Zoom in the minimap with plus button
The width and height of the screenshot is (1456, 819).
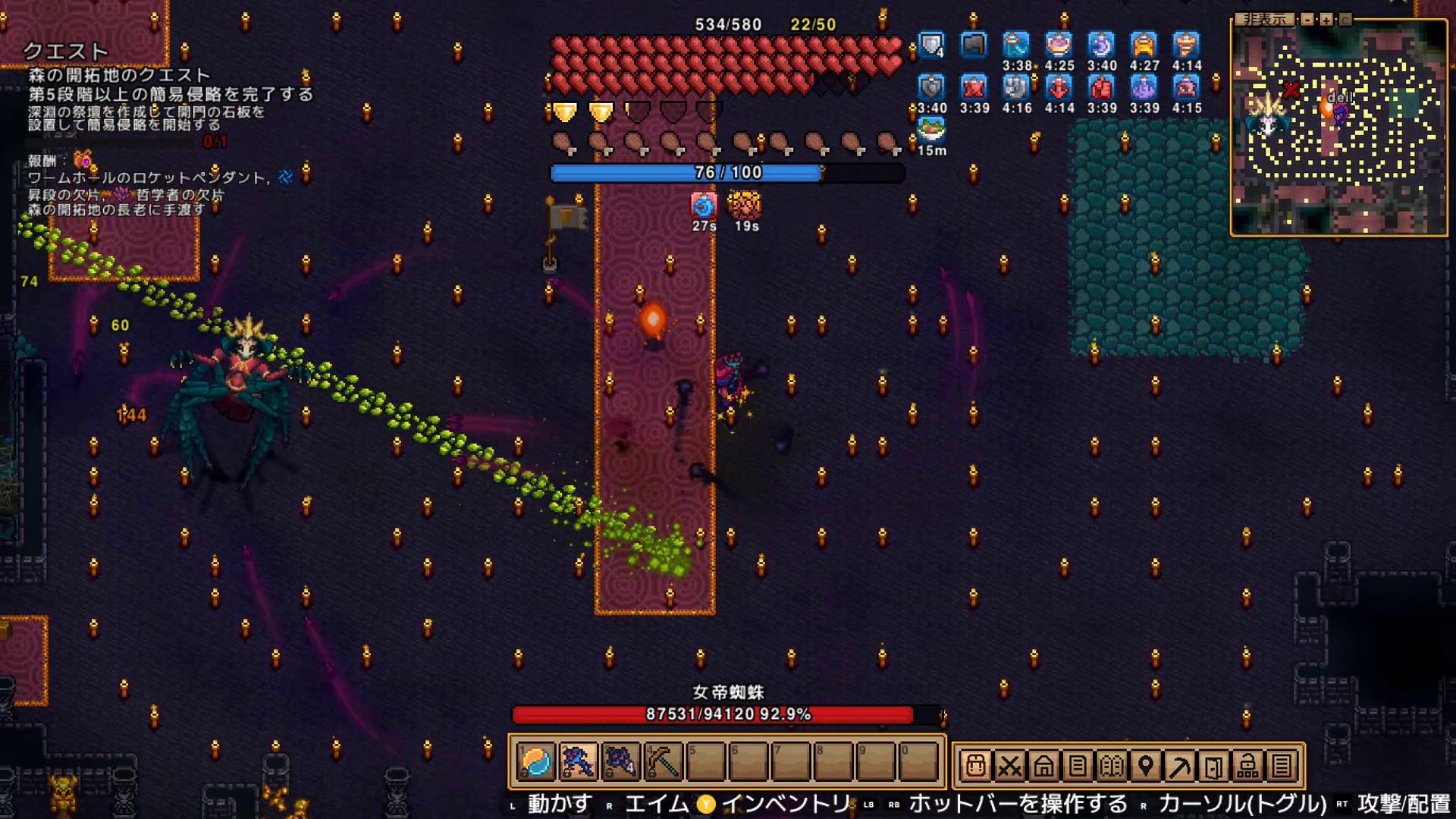tap(1326, 20)
